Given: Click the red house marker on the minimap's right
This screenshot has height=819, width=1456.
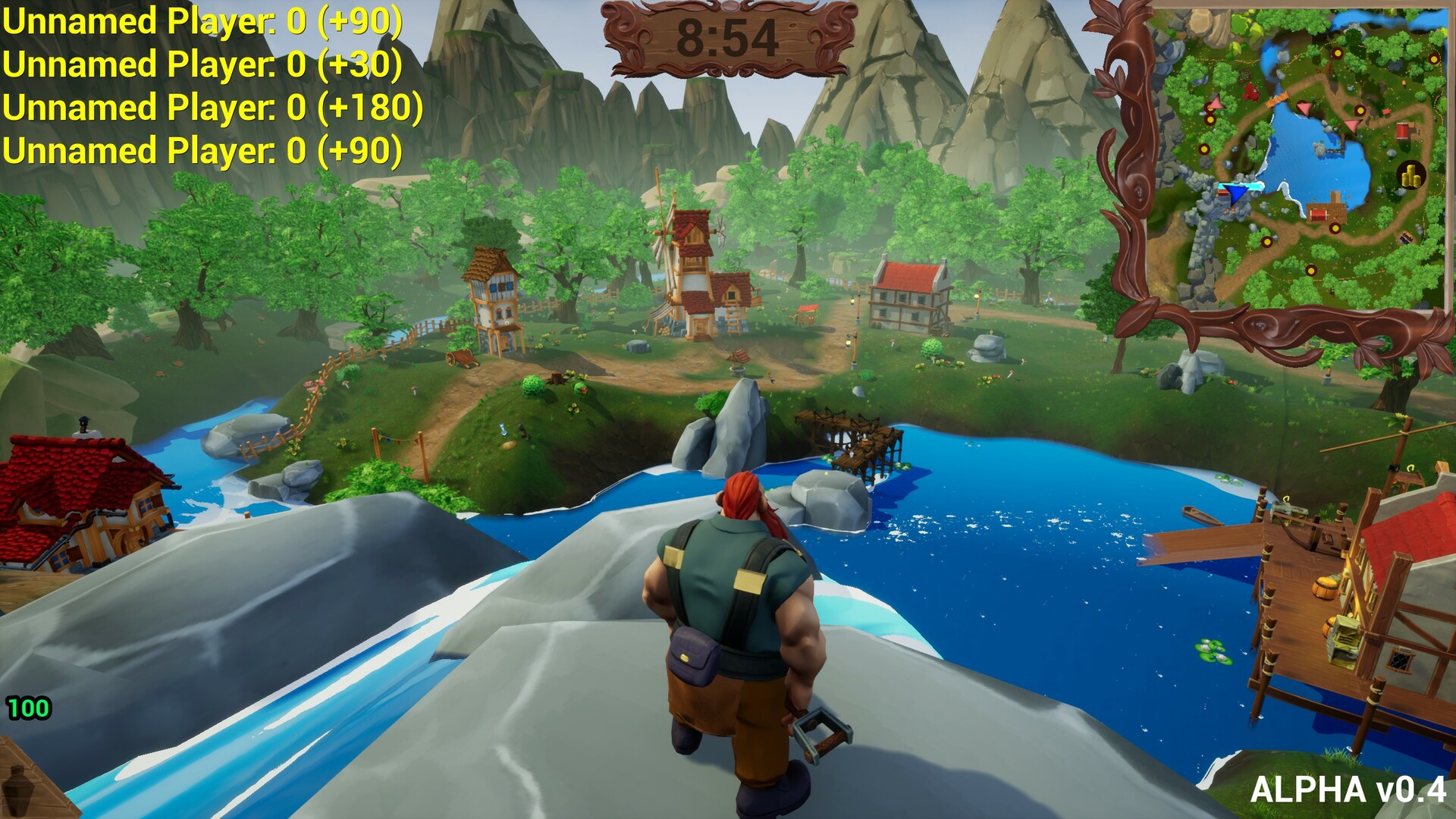Looking at the screenshot, I should (x=1402, y=130).
